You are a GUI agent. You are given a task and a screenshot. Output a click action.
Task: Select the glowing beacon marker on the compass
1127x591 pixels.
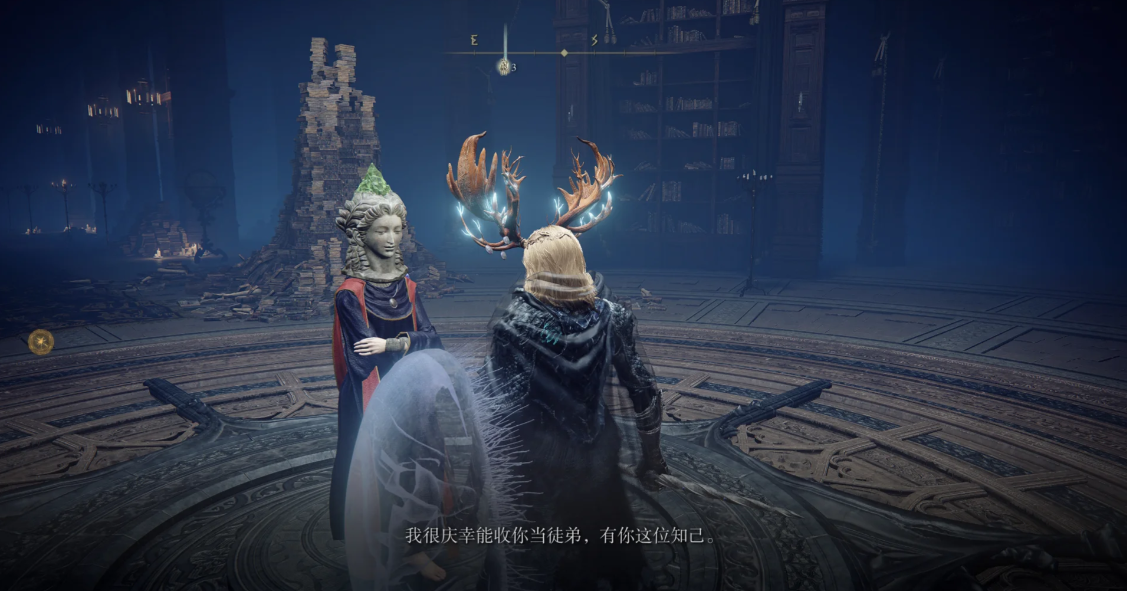click(x=505, y=67)
